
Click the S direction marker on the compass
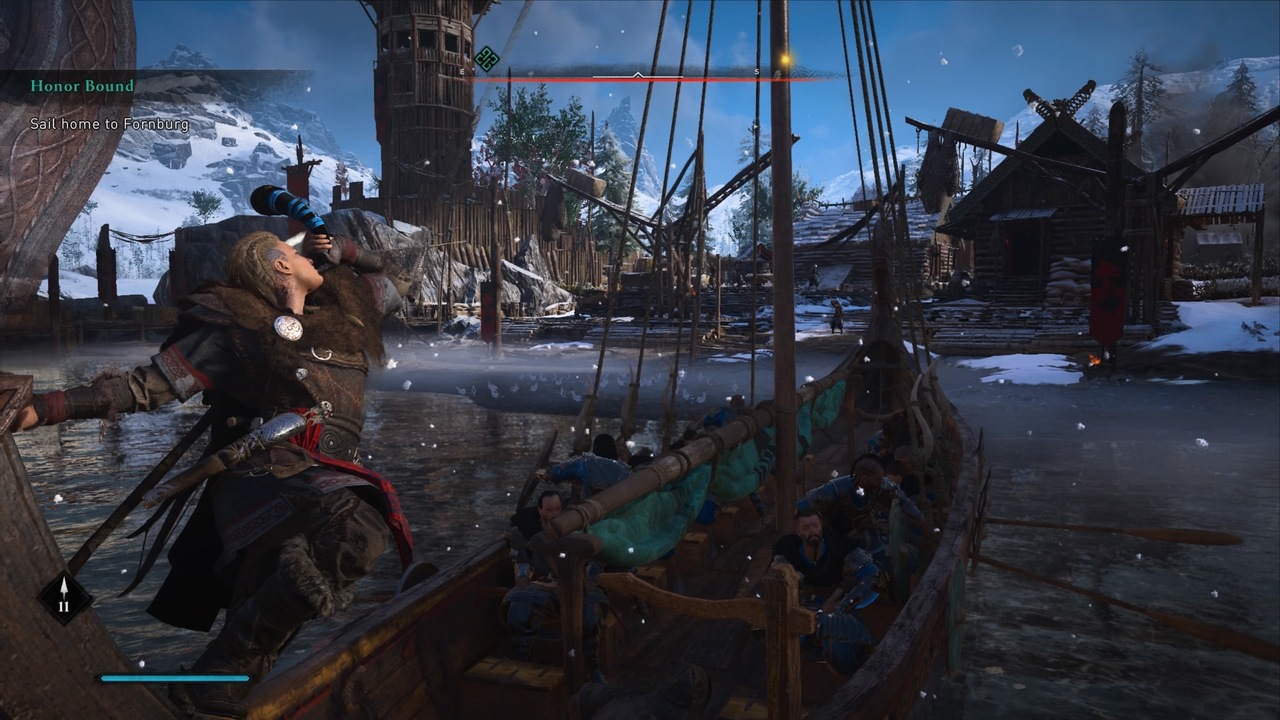(757, 70)
